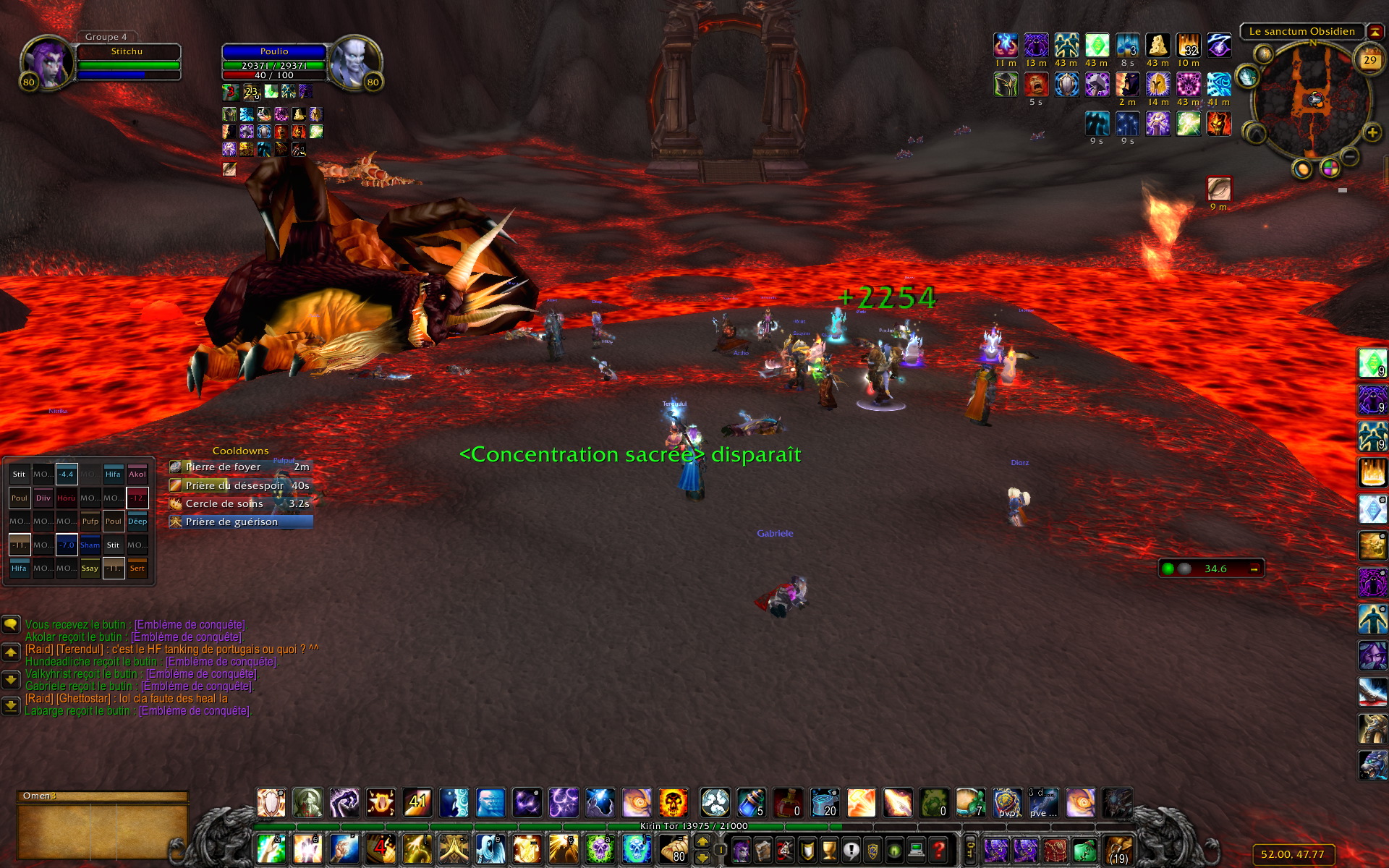
Task: Open the calendar showing day 29
Action: (1369, 60)
